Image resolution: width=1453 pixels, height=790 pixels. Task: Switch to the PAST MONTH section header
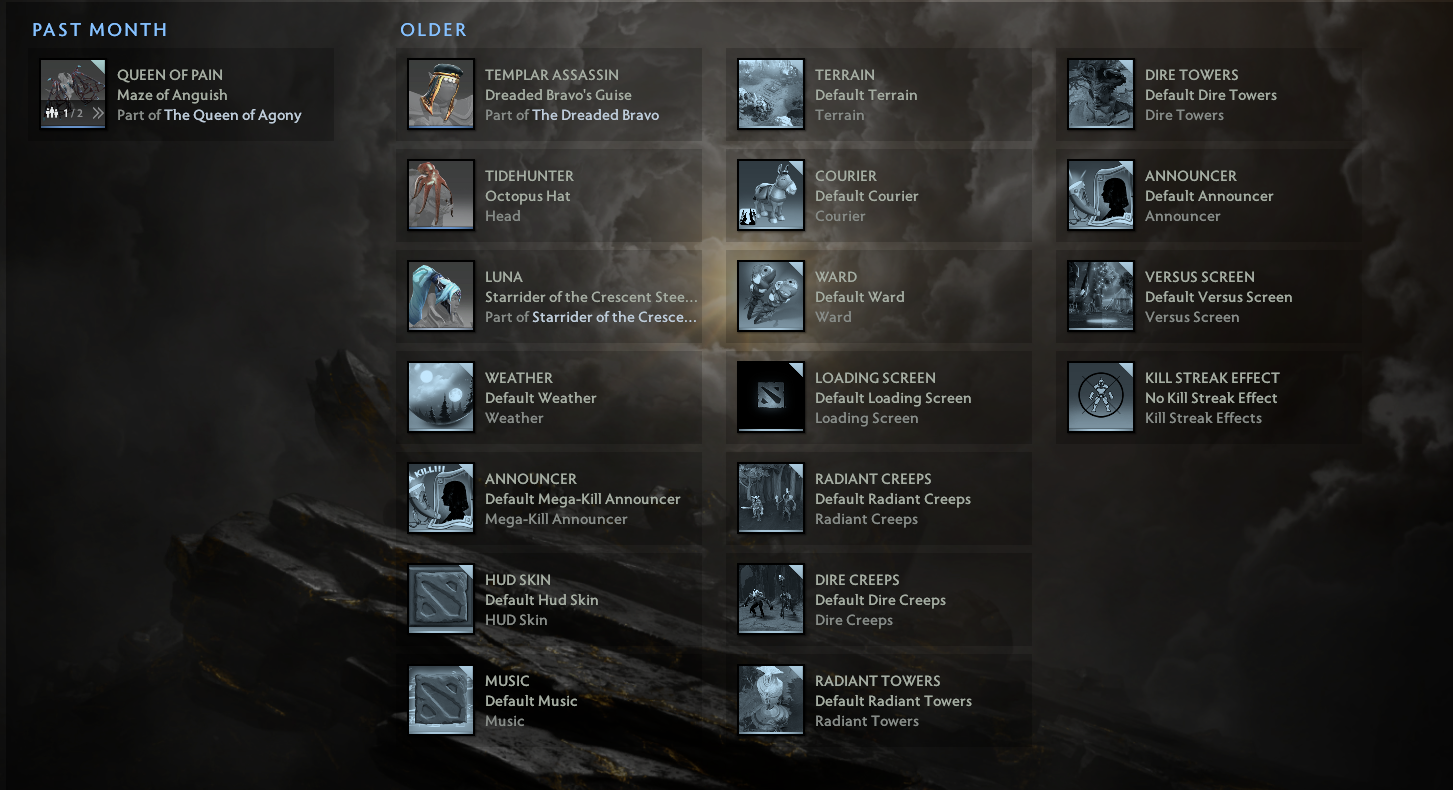click(99, 29)
